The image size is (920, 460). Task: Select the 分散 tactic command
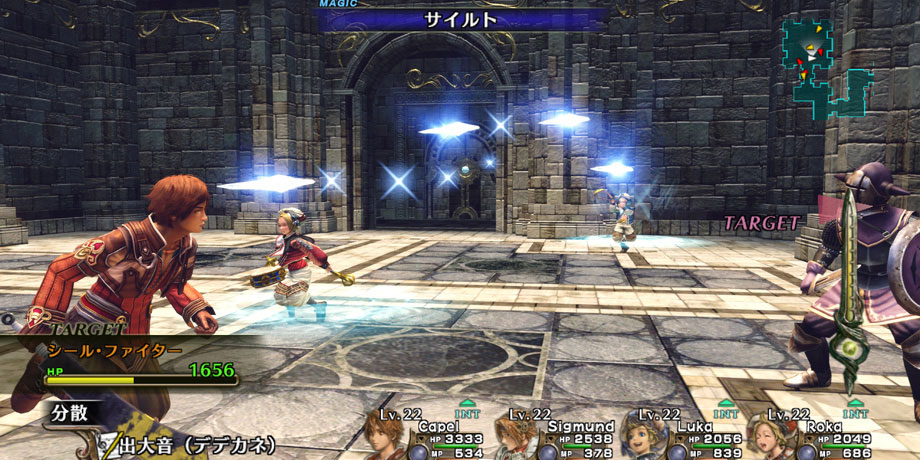pos(72,413)
